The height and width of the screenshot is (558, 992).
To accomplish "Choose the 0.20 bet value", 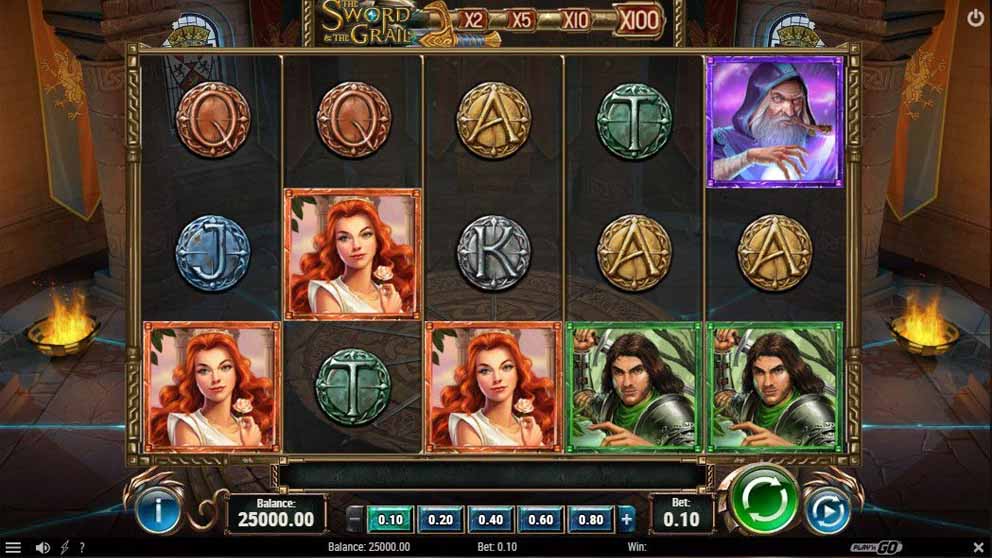I will pos(440,519).
